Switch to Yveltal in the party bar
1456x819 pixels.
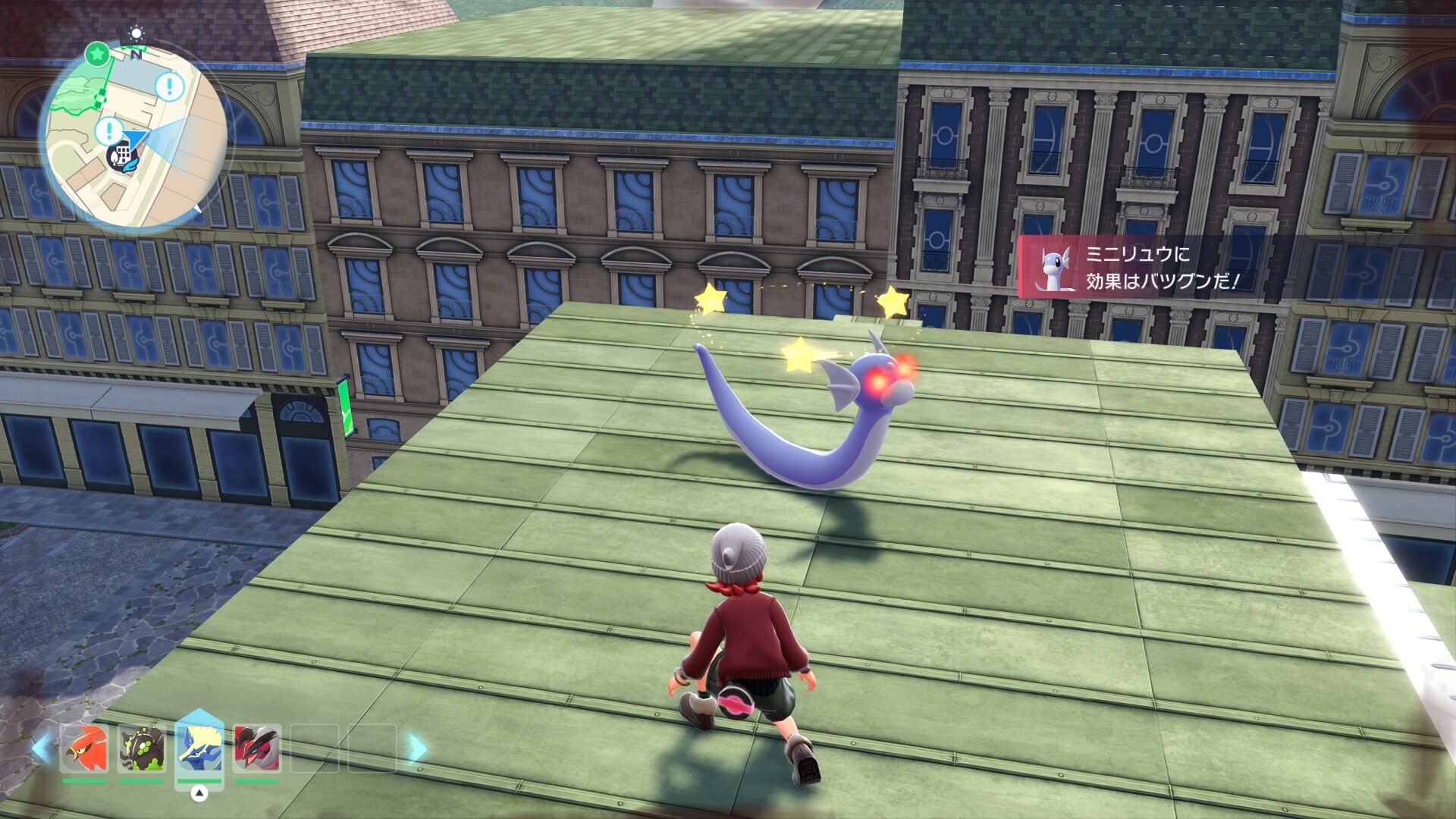pos(257,748)
